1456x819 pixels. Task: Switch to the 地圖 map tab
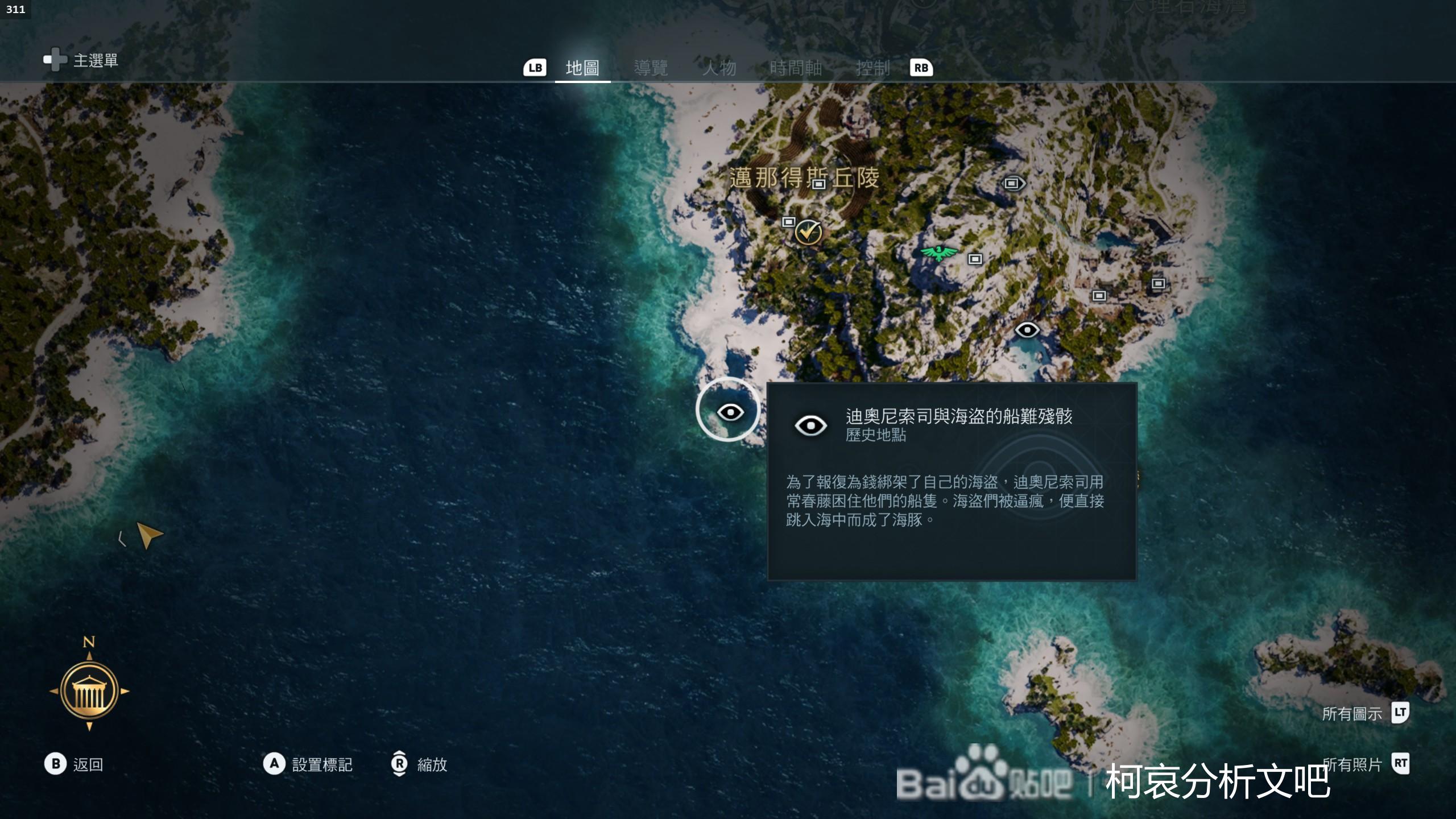click(582, 68)
